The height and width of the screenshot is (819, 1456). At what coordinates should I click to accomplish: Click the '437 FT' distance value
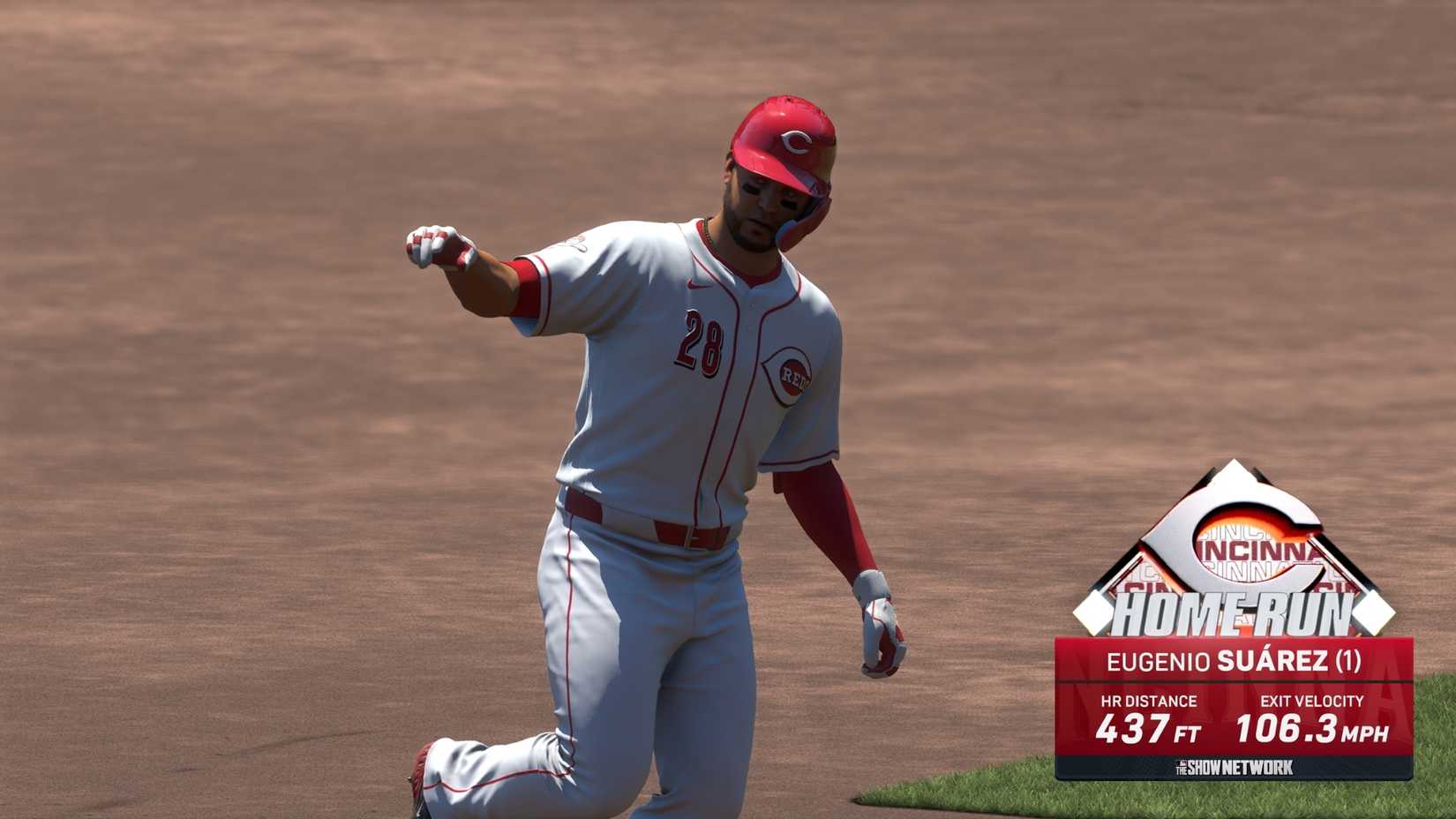[x=1147, y=730]
